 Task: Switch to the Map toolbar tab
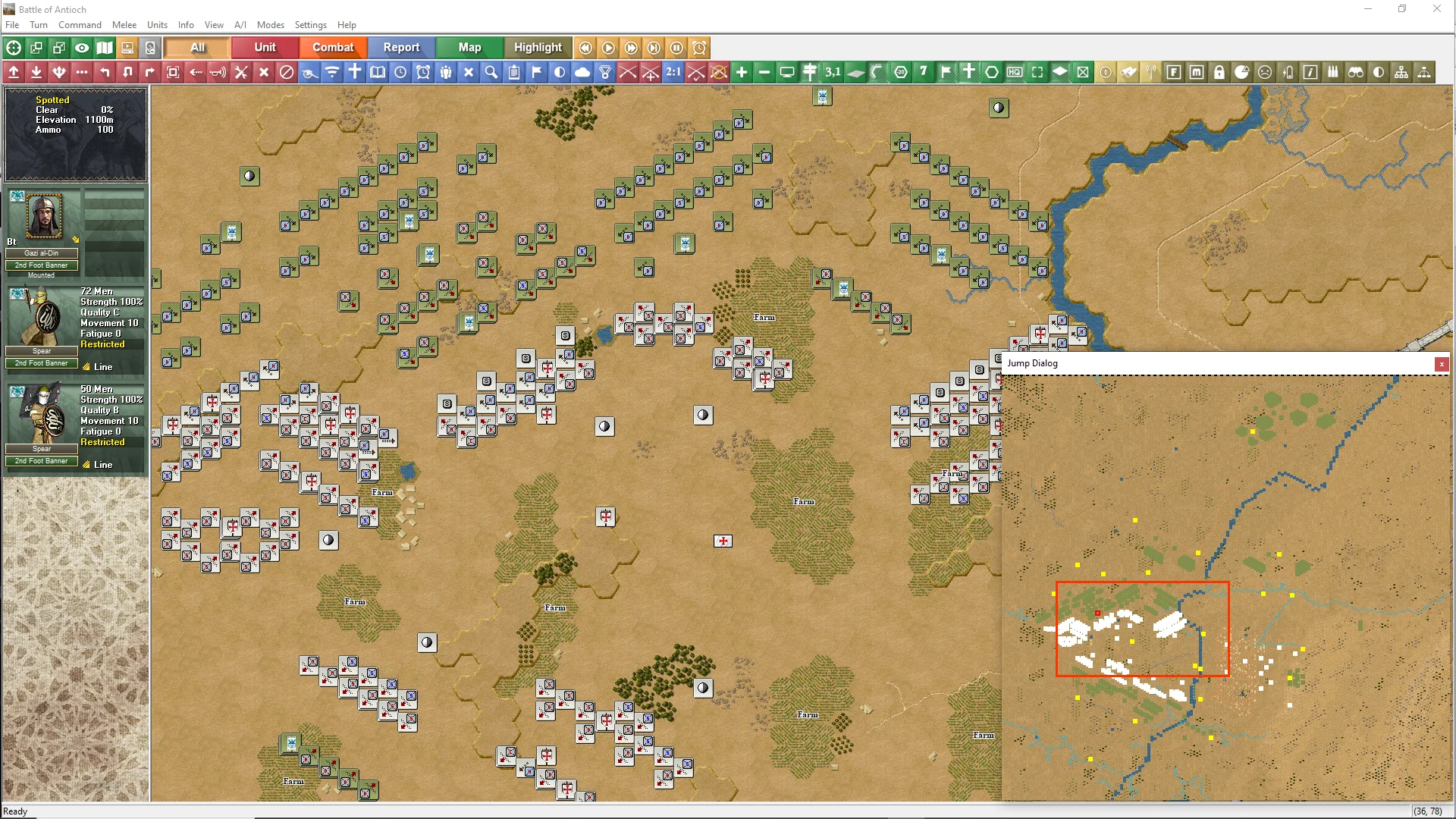click(469, 47)
